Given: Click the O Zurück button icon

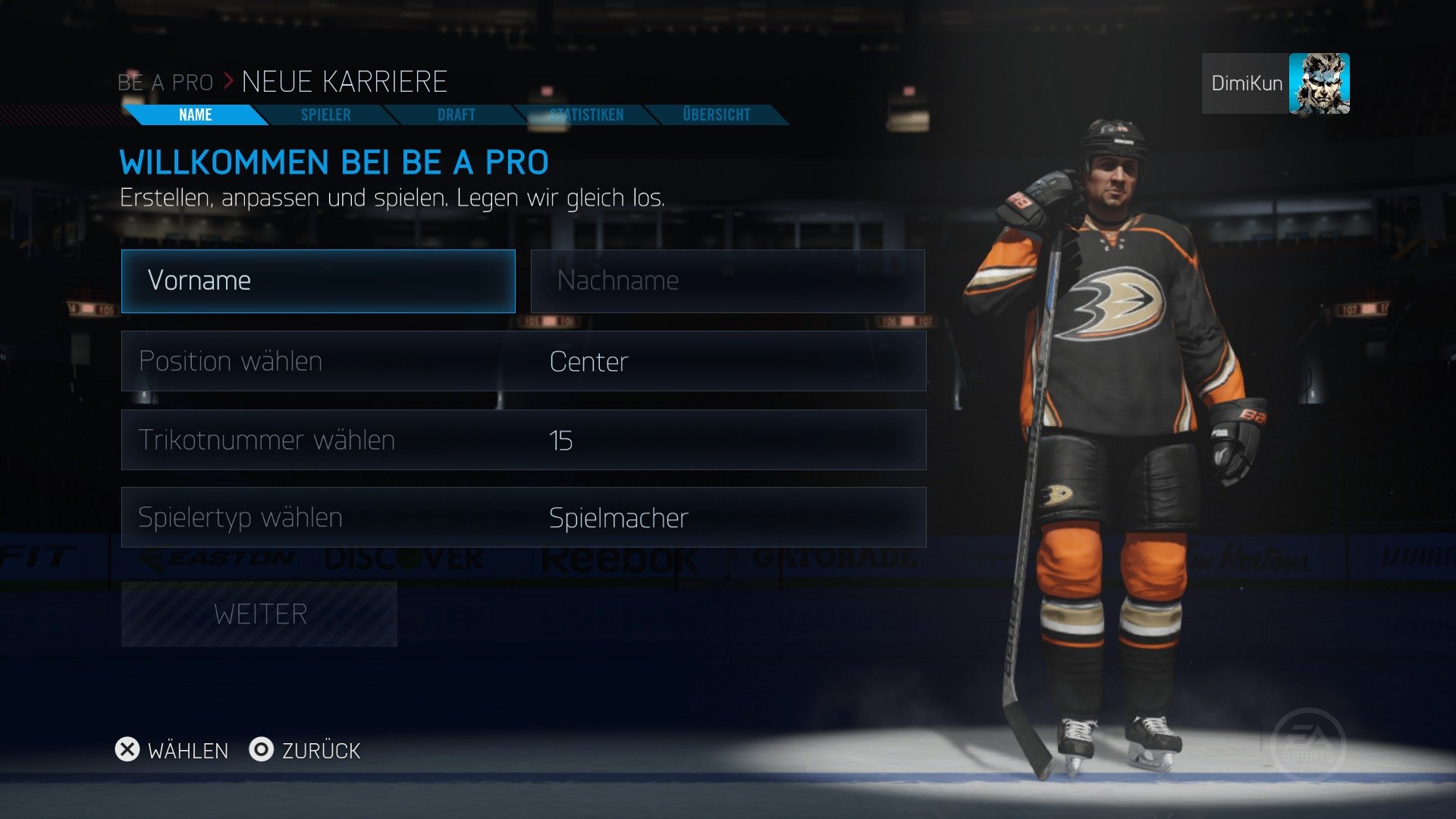Looking at the screenshot, I should click(x=262, y=751).
